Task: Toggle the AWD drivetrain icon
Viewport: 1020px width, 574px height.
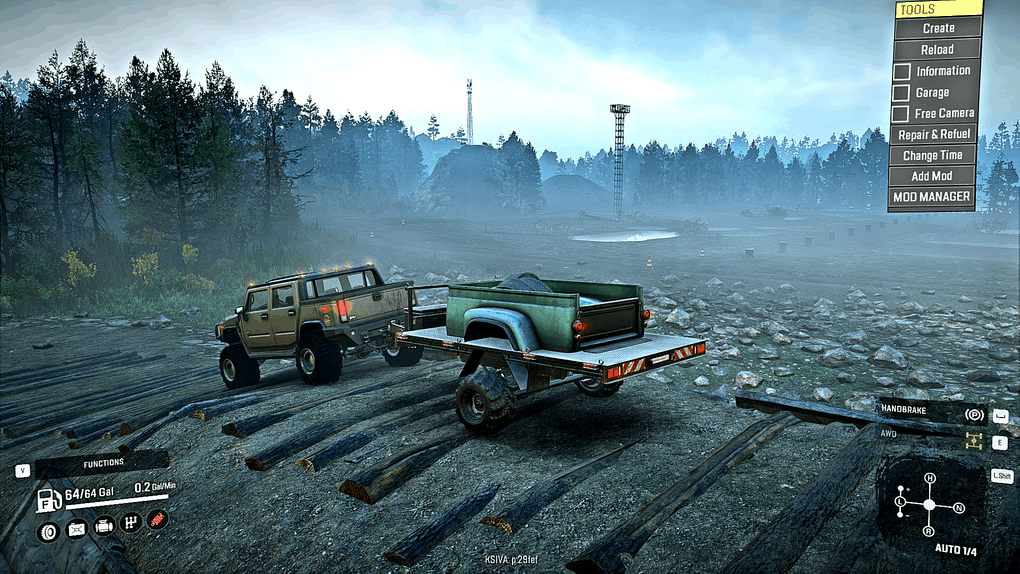Action: (972, 440)
